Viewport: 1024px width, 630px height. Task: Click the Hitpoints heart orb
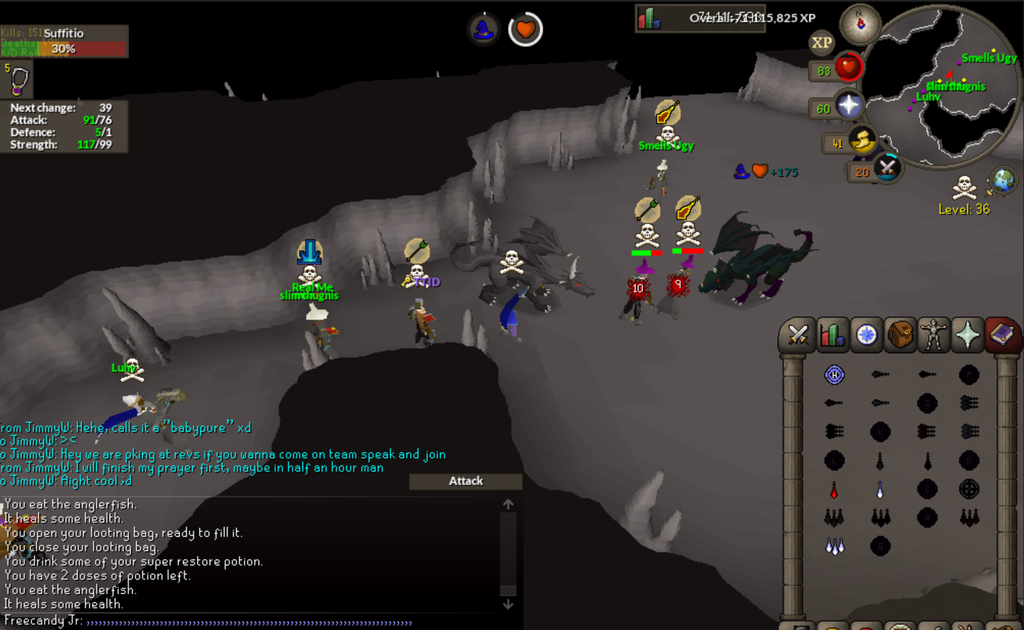point(848,68)
